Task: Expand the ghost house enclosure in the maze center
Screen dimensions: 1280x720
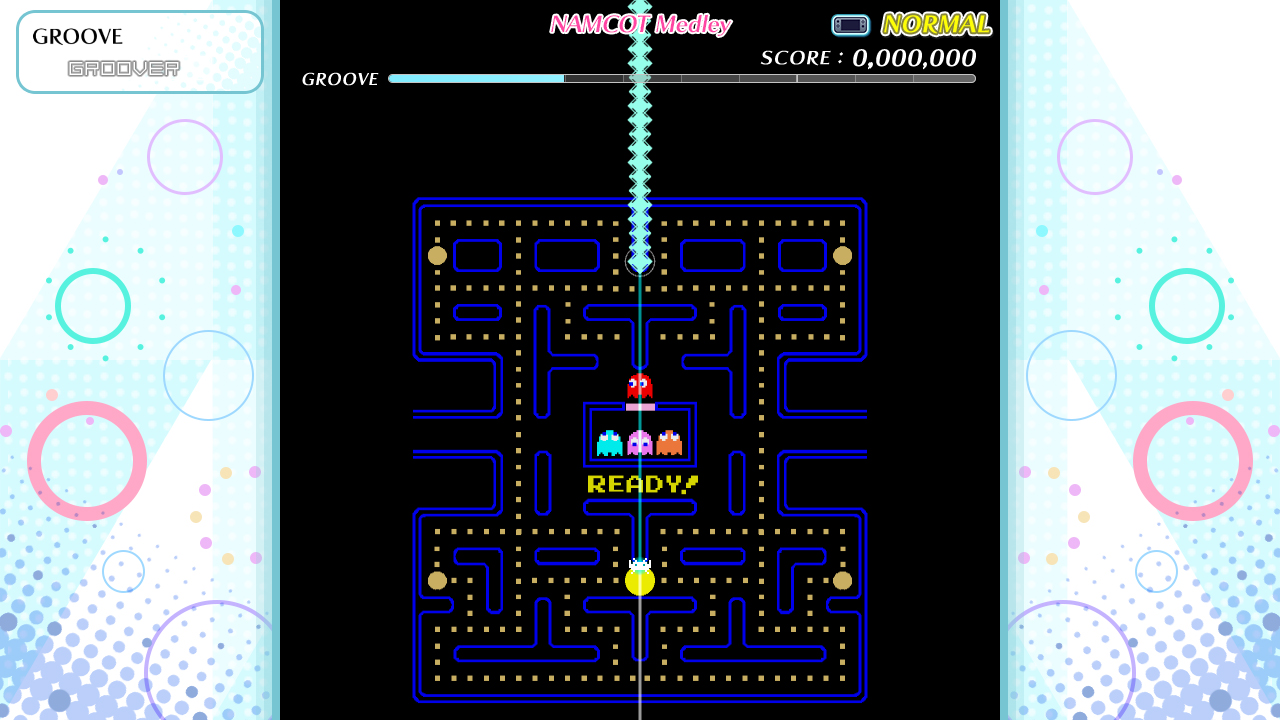Action: [640, 435]
